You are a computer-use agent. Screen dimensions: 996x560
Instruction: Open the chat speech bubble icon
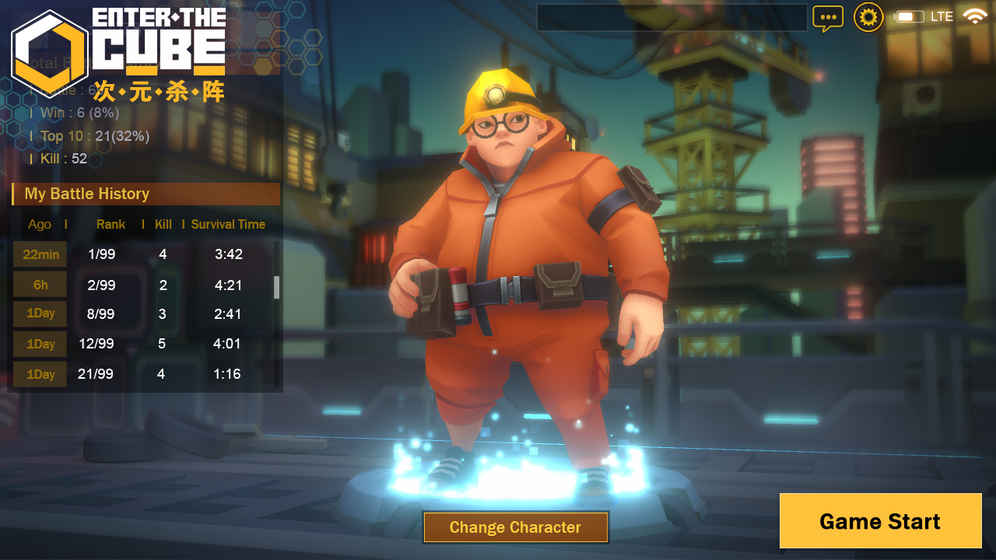click(827, 17)
